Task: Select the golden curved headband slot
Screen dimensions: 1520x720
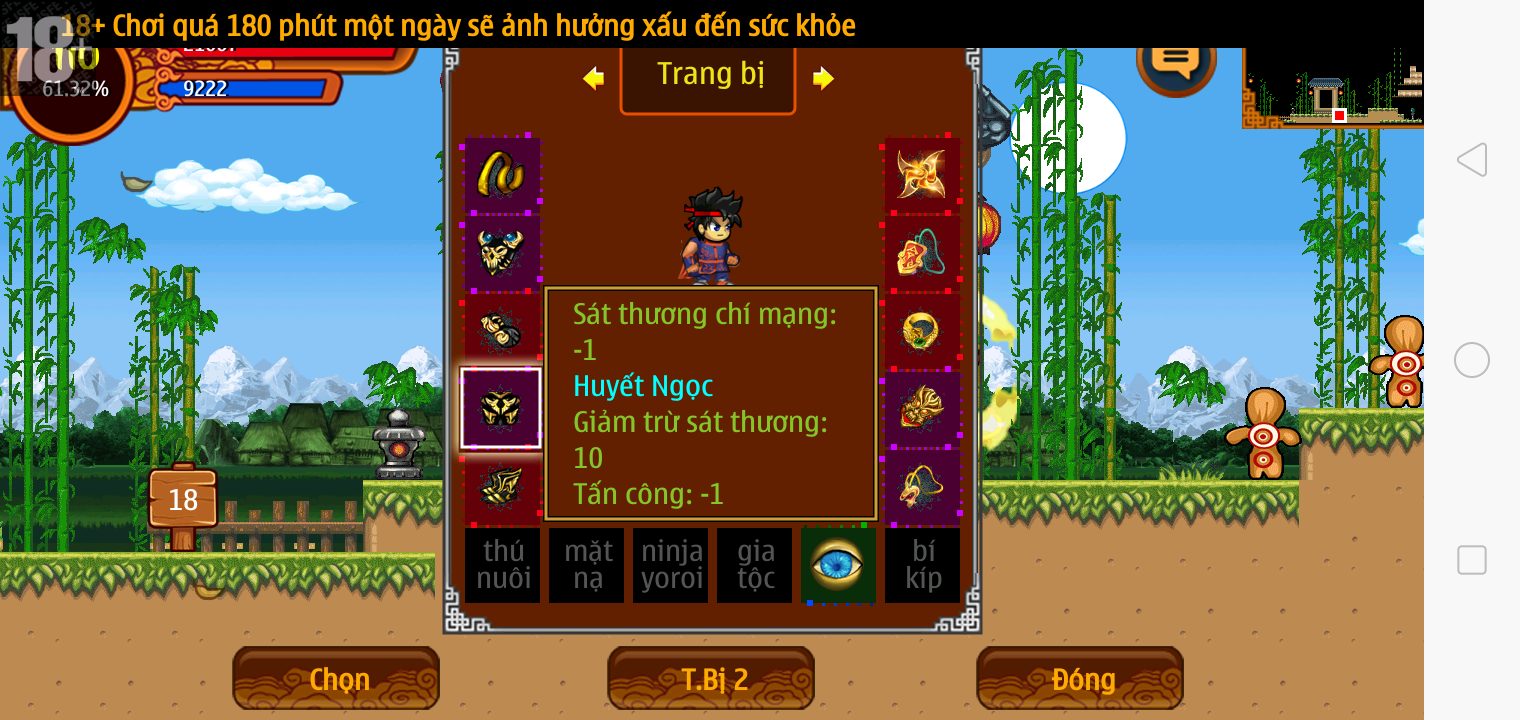Action: click(x=501, y=174)
